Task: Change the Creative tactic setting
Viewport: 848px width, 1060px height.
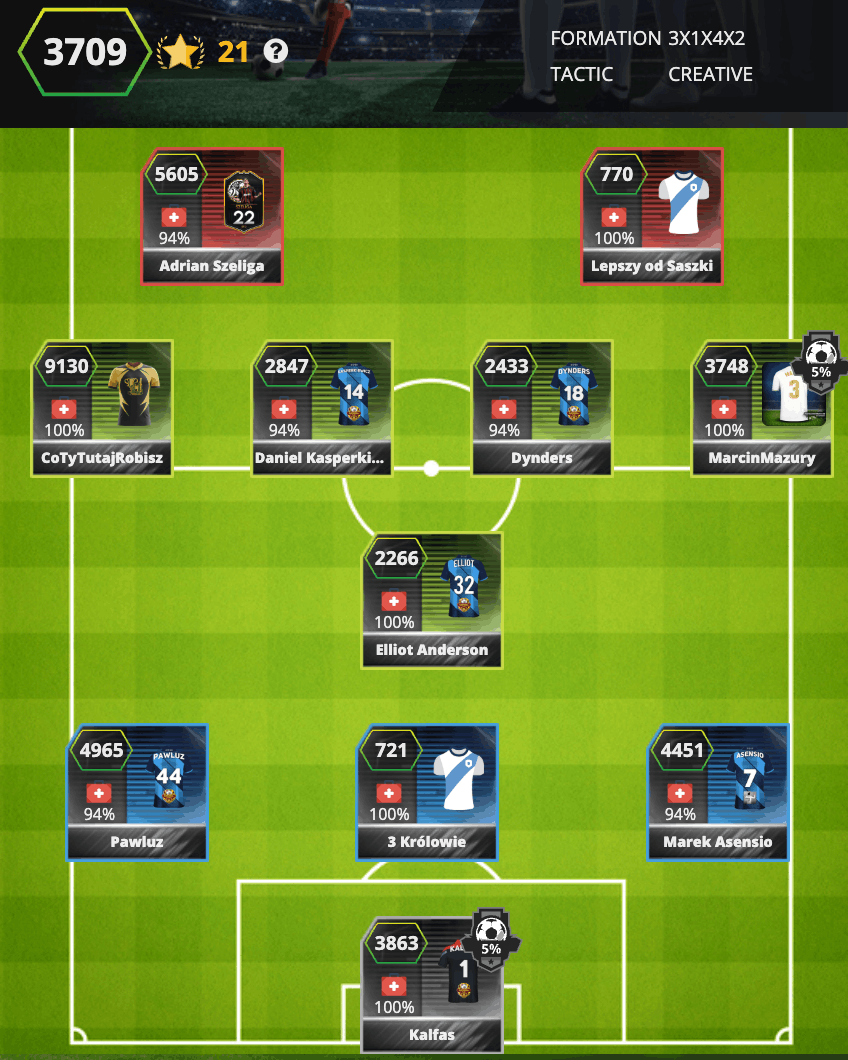Action: pos(710,74)
